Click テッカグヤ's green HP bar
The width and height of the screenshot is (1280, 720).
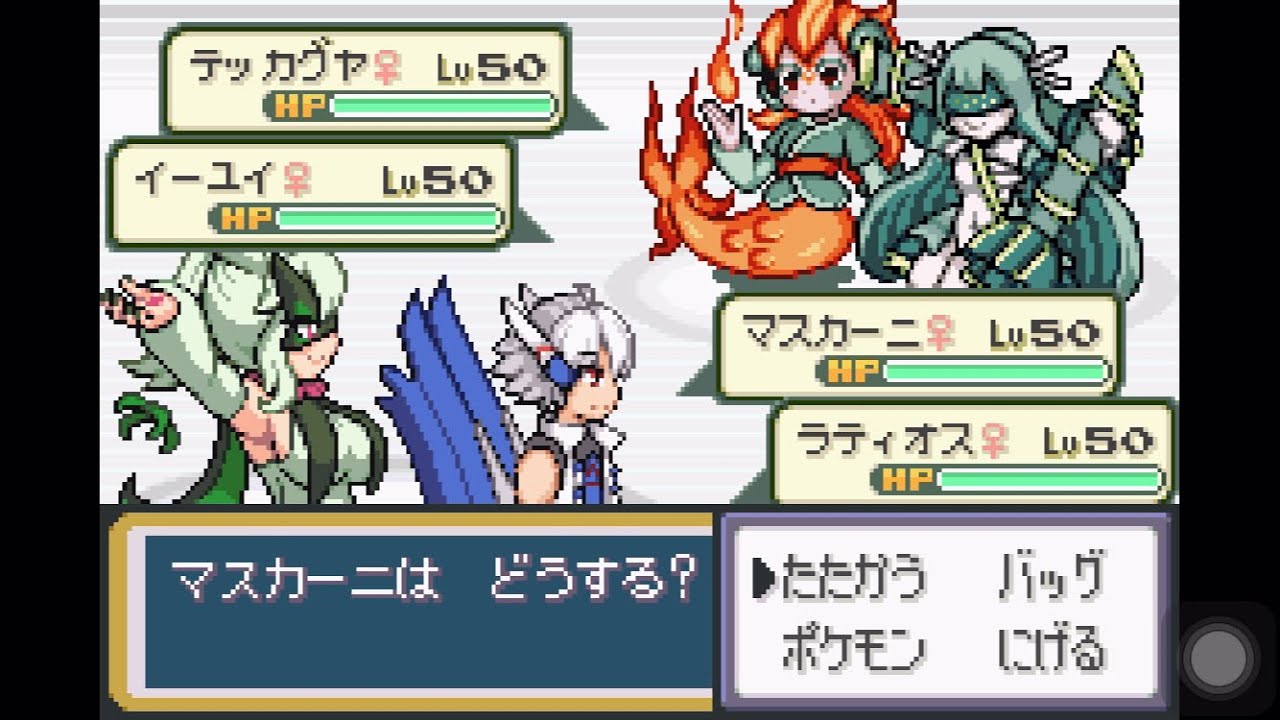click(440, 103)
